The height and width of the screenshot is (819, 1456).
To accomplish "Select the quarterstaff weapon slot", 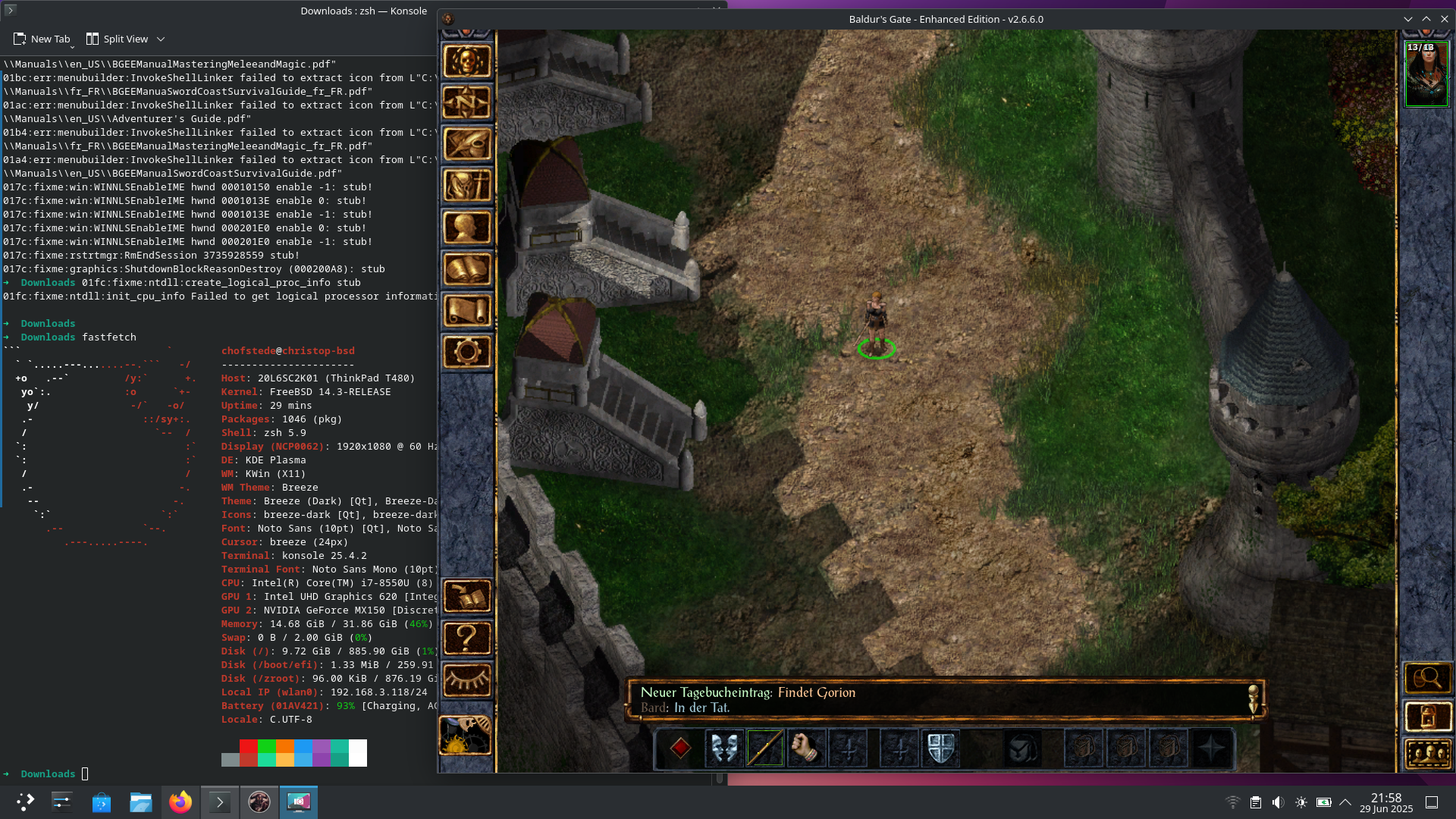I will 764,748.
